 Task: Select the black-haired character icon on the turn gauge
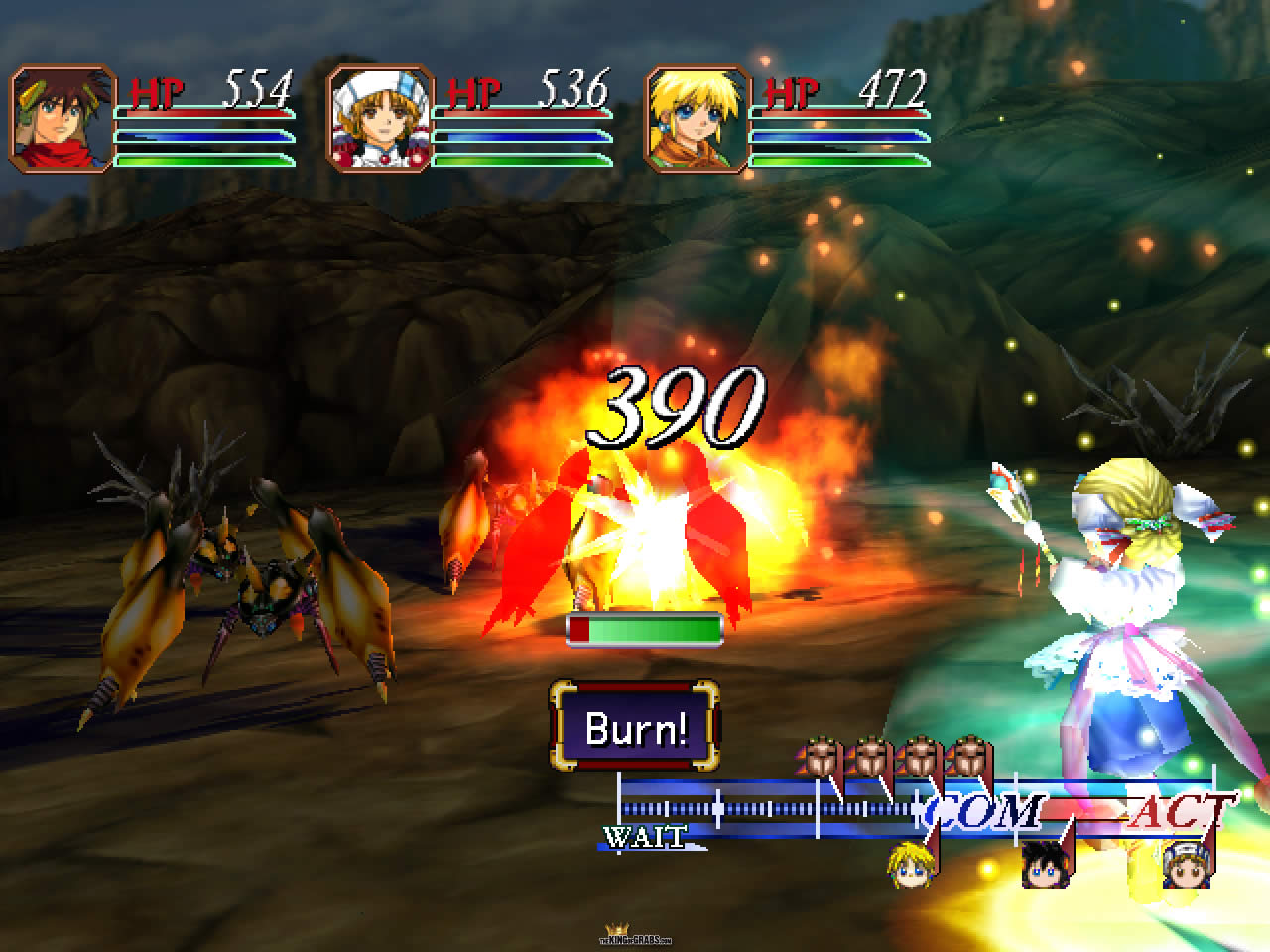[x=1045, y=865]
